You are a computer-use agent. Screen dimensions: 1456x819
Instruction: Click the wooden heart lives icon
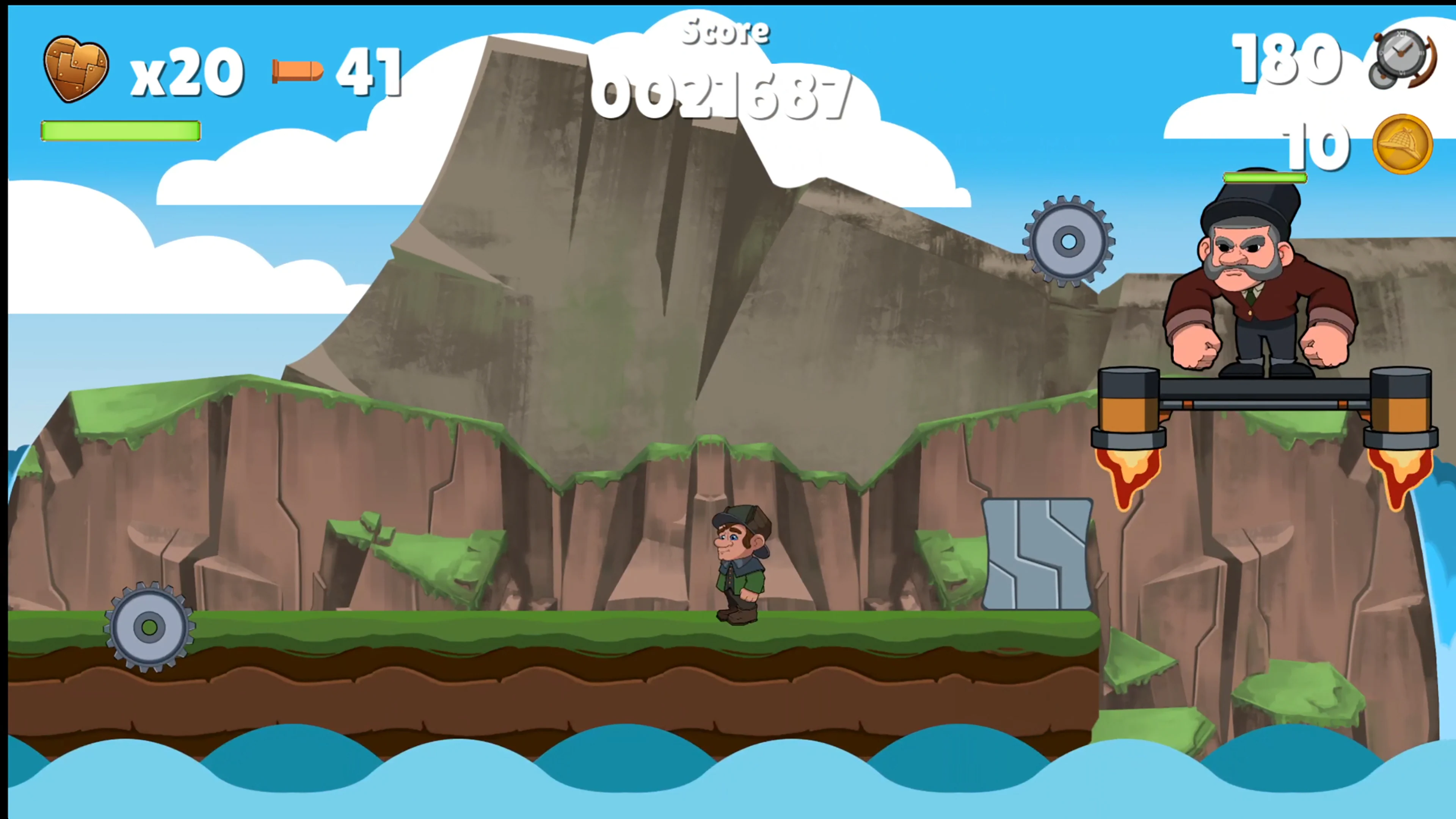pyautogui.click(x=76, y=68)
